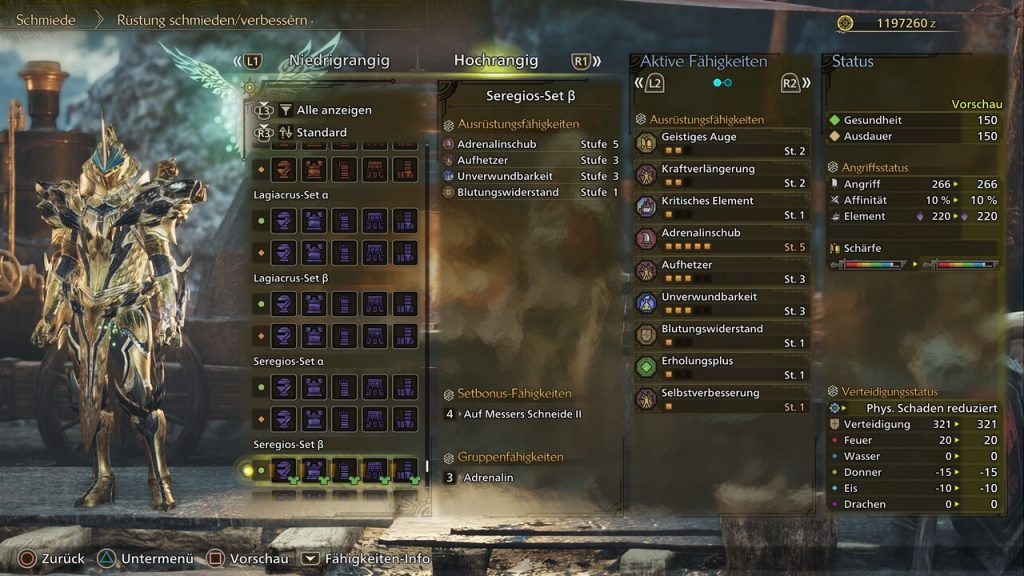Viewport: 1024px width, 576px height.
Task: Show the Adrenalin group skill
Action: point(489,478)
